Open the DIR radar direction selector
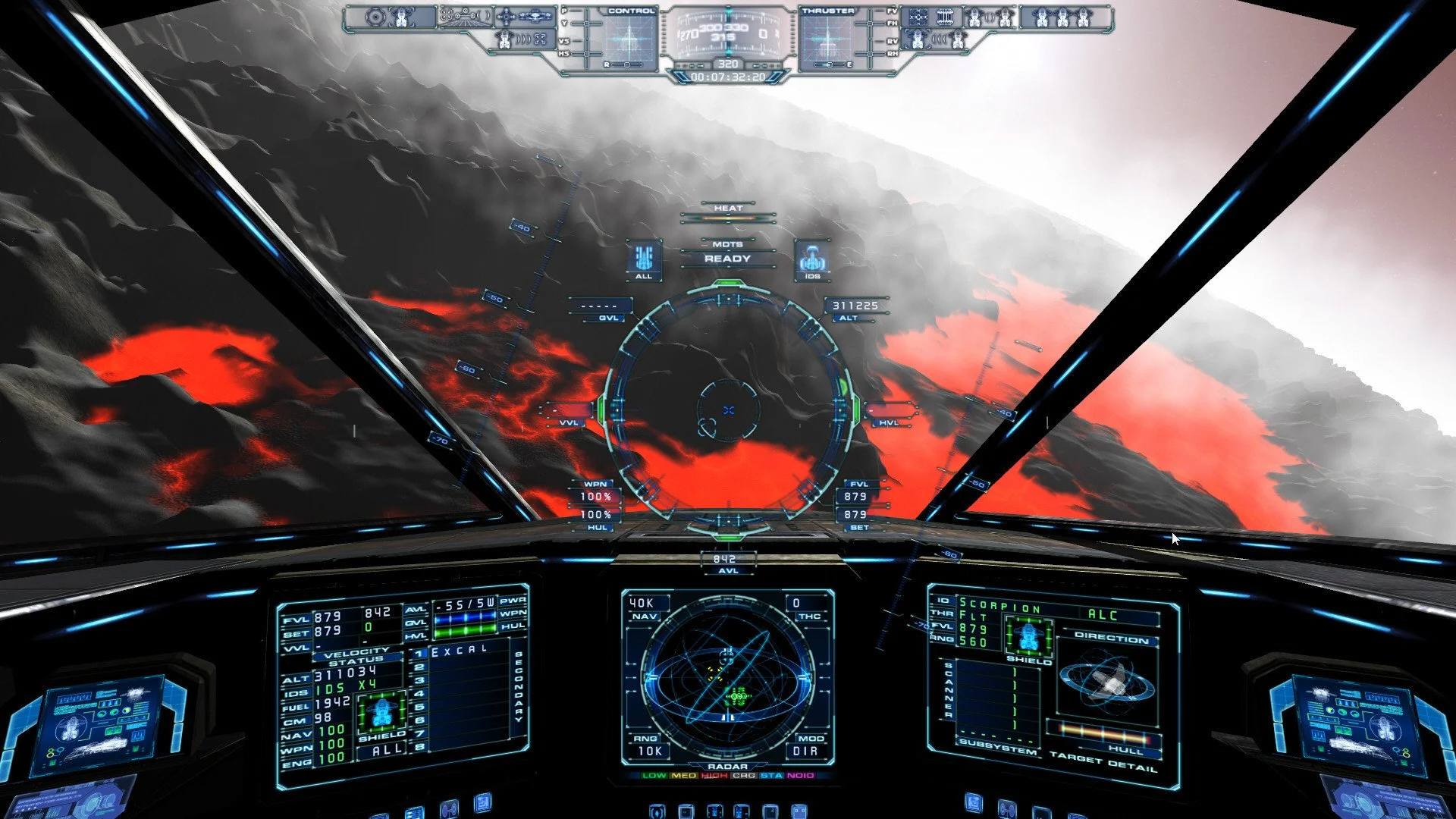This screenshot has height=819, width=1456. (x=806, y=751)
